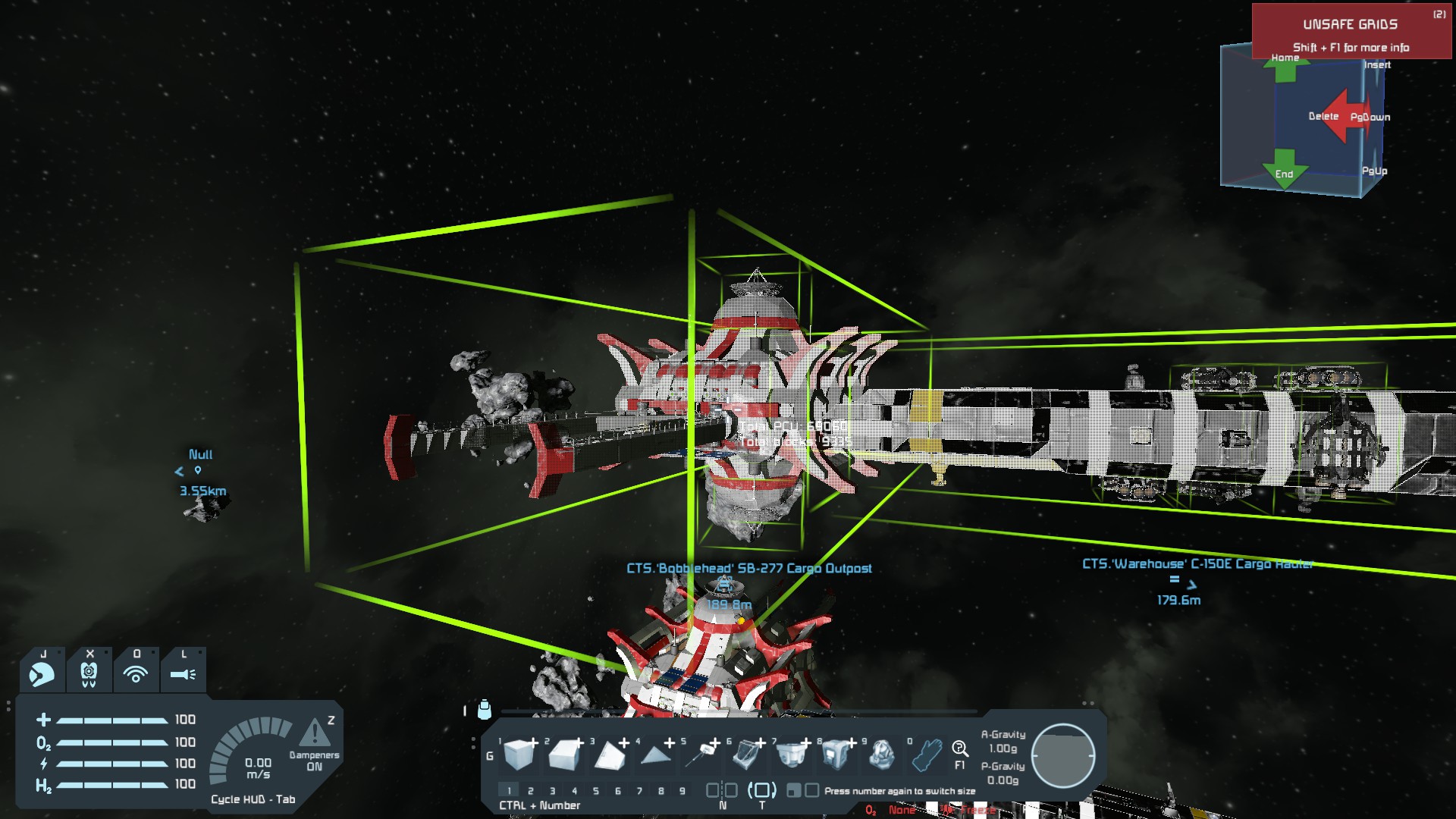Image resolution: width=1456 pixels, height=819 pixels.
Task: Choose the window block in slot six
Action: tap(746, 754)
